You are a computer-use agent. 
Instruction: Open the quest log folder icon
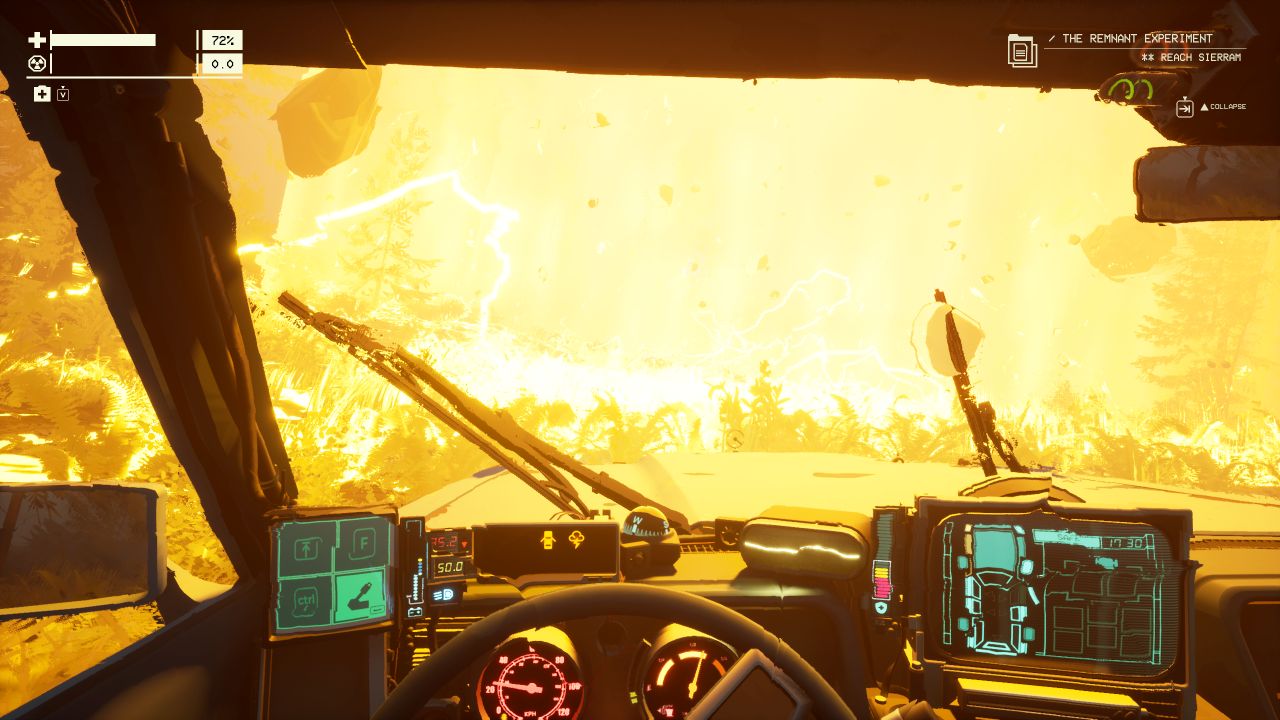[1022, 50]
